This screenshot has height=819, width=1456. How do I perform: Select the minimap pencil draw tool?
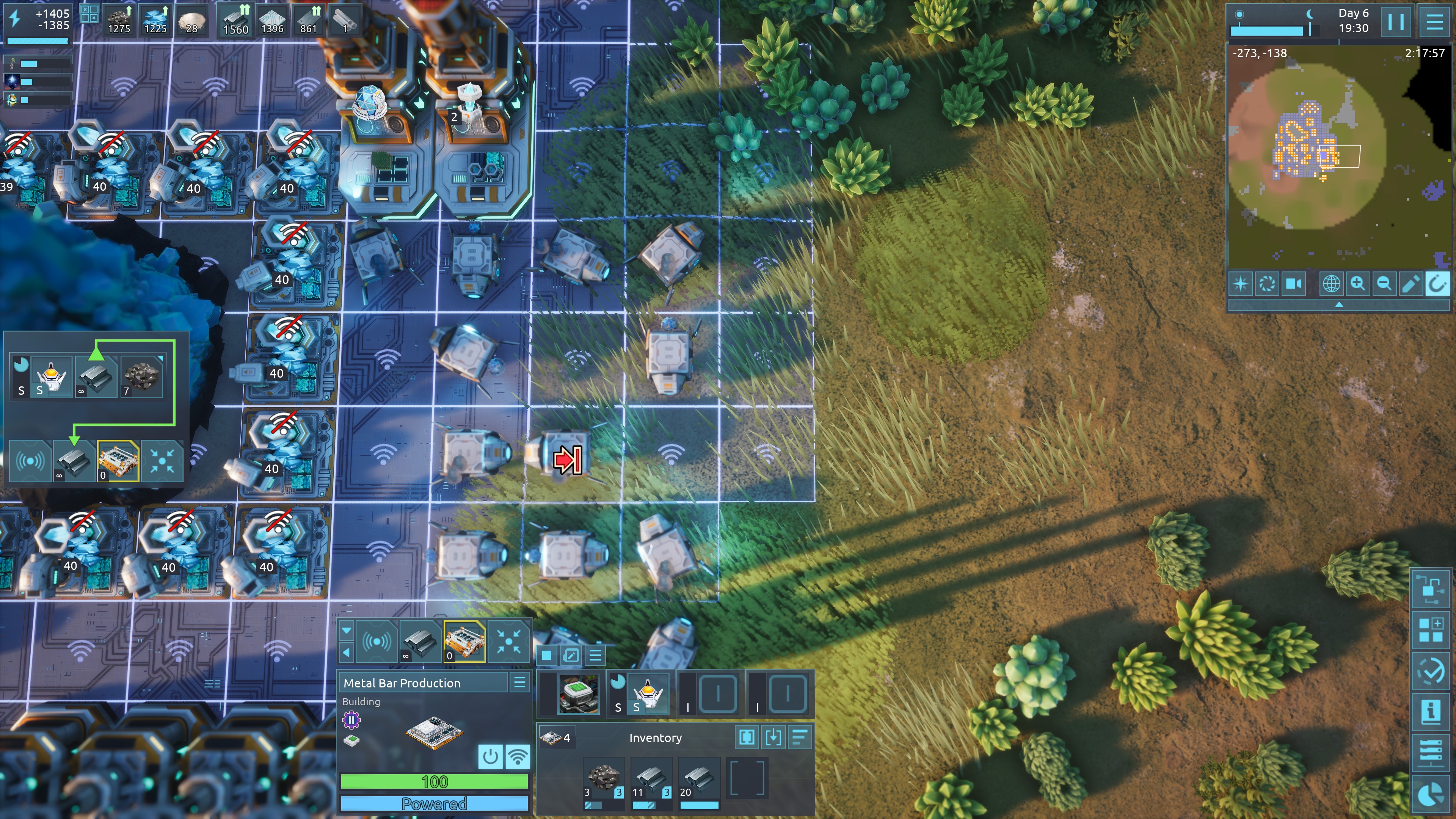coord(1411,284)
